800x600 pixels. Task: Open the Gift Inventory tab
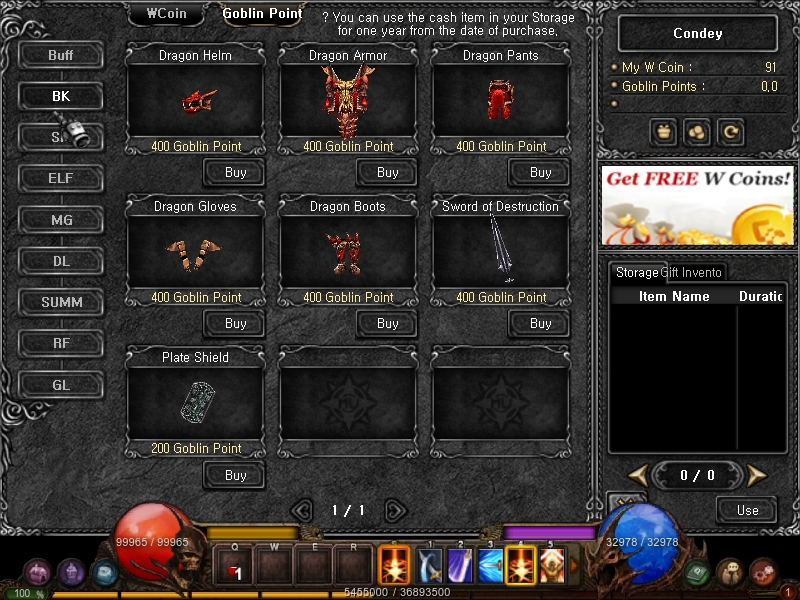coord(692,272)
